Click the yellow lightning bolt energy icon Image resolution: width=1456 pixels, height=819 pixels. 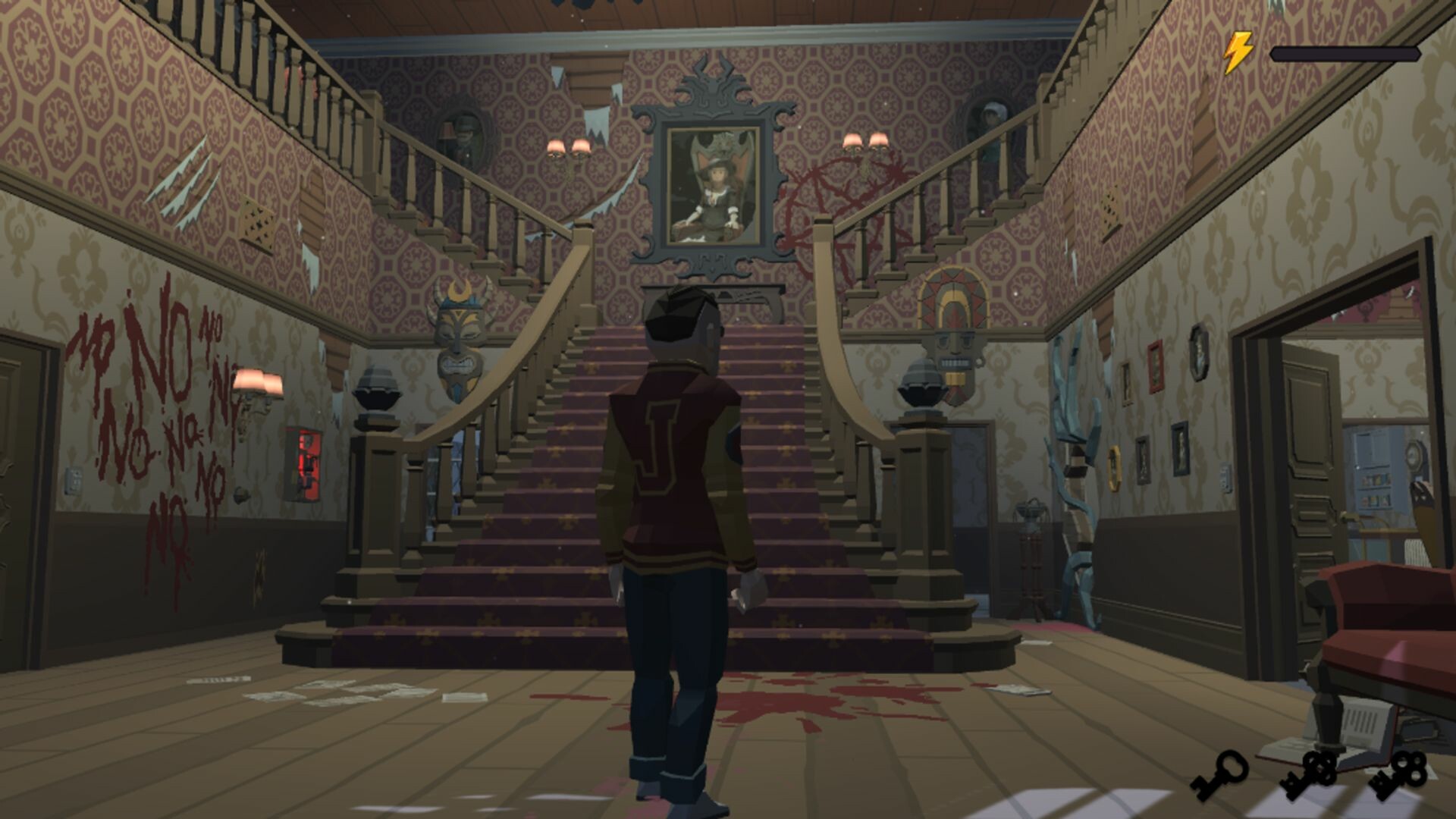1238,50
